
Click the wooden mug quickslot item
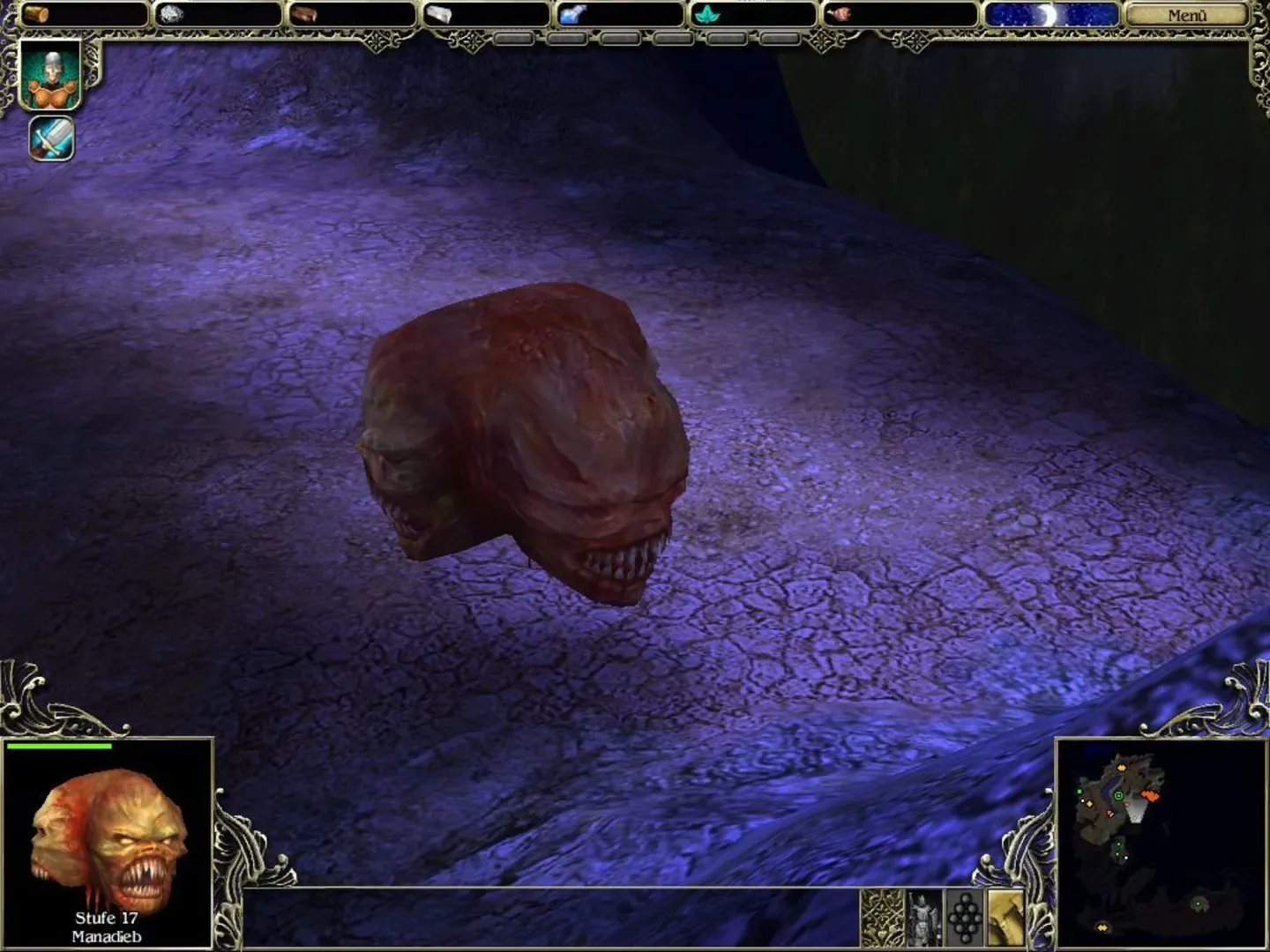38,11
